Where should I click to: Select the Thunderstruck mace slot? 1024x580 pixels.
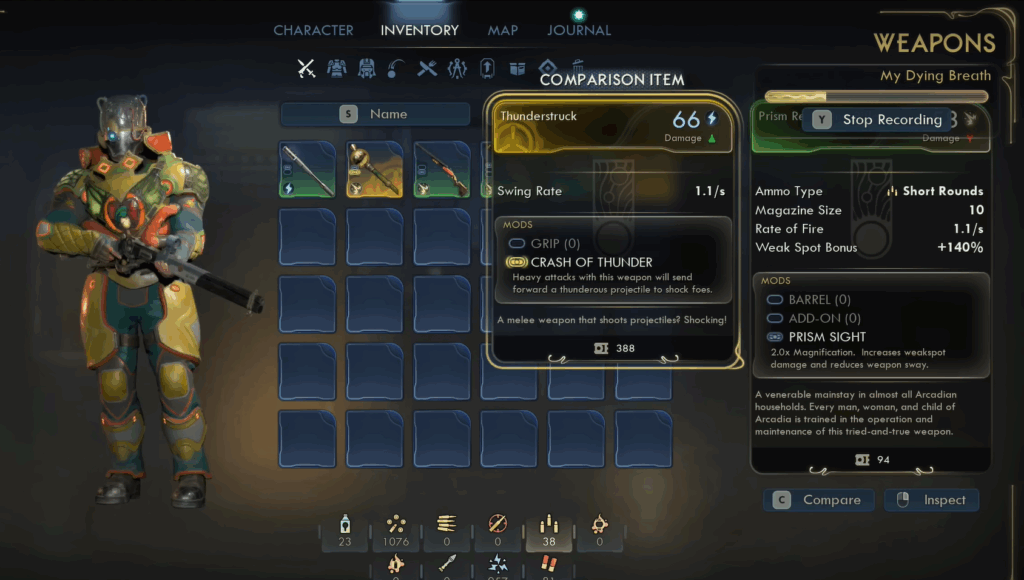373,169
